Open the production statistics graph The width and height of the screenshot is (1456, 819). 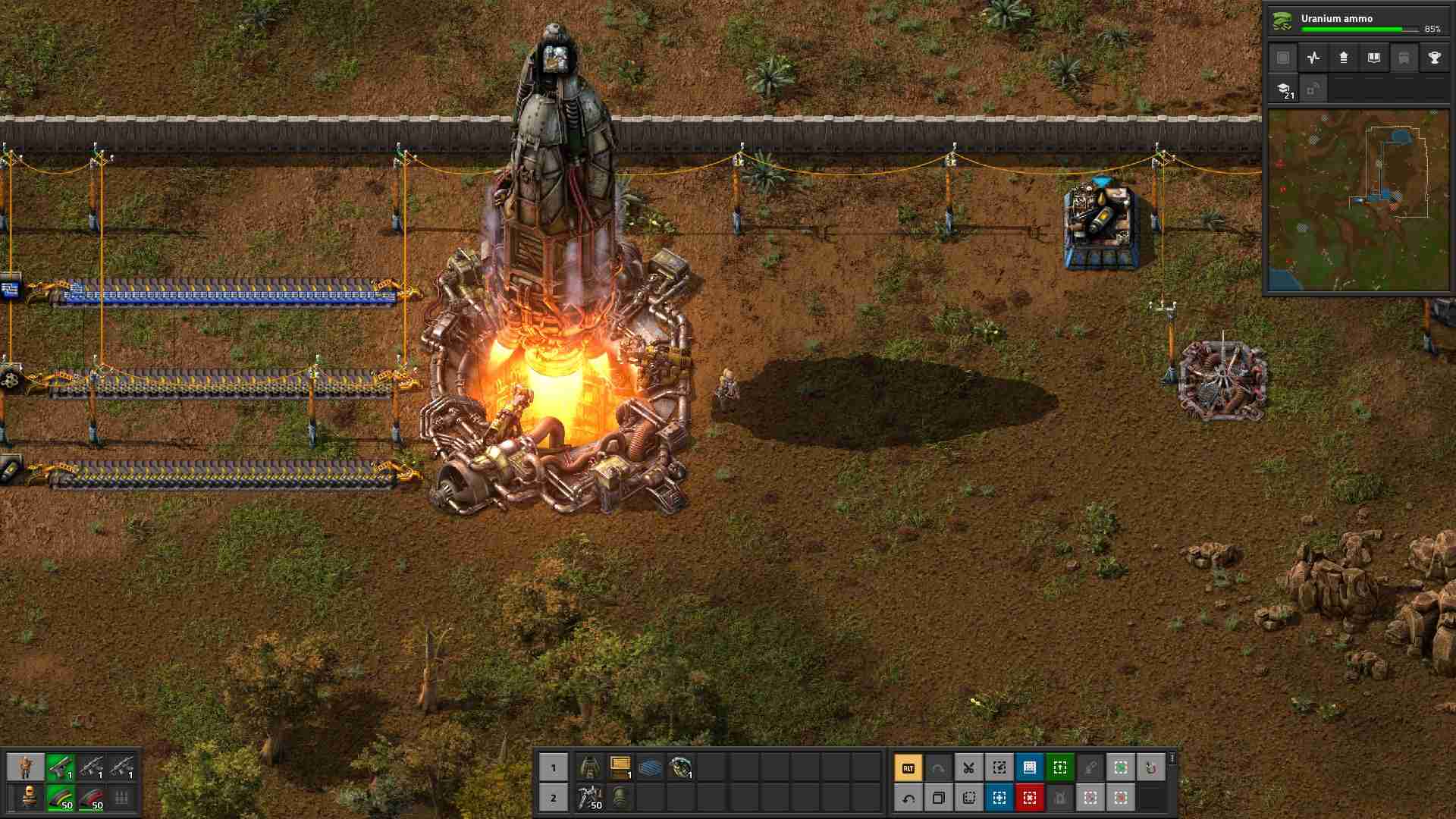coord(1313,58)
